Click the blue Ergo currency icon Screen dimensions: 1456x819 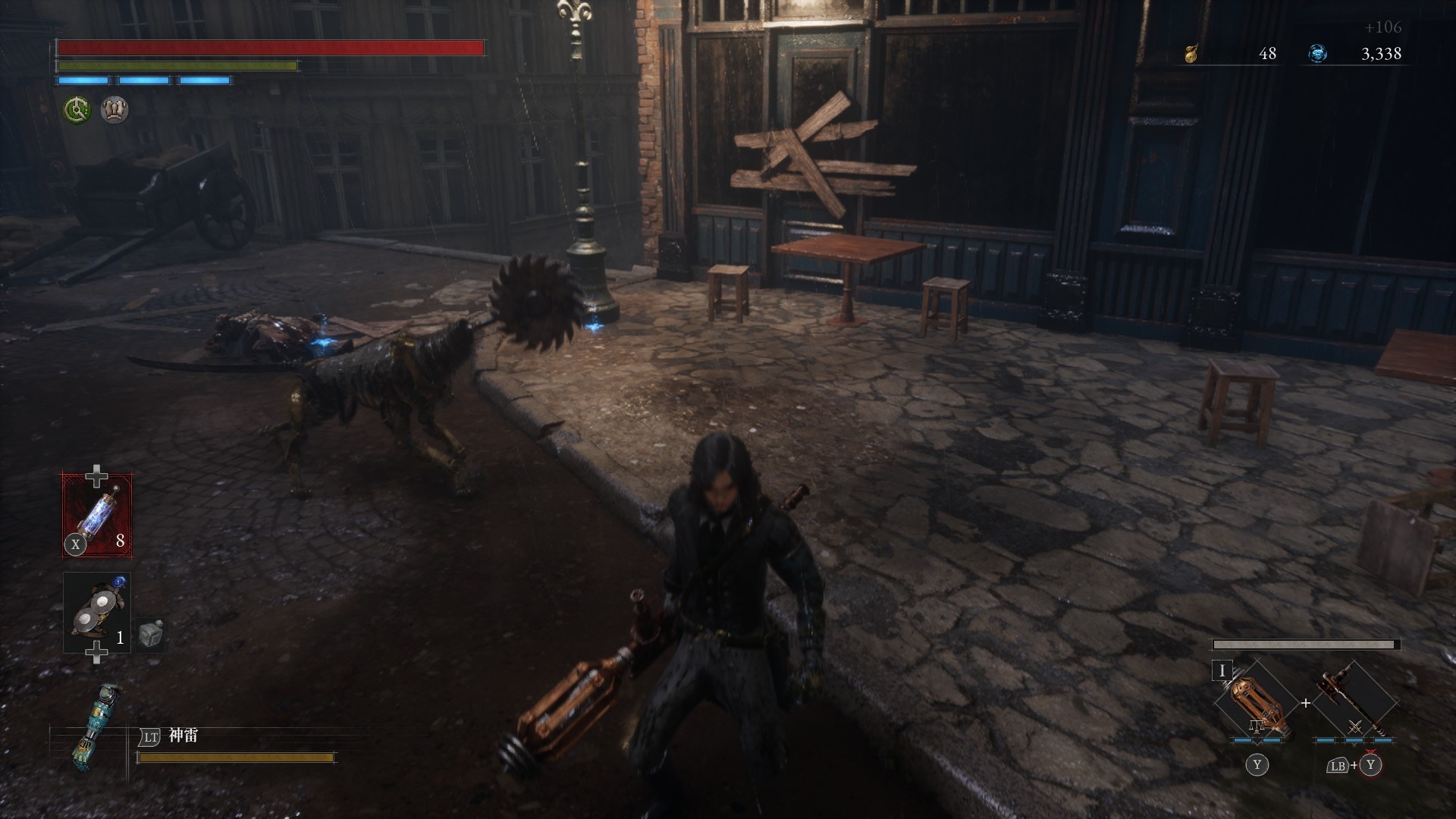pos(1318,54)
